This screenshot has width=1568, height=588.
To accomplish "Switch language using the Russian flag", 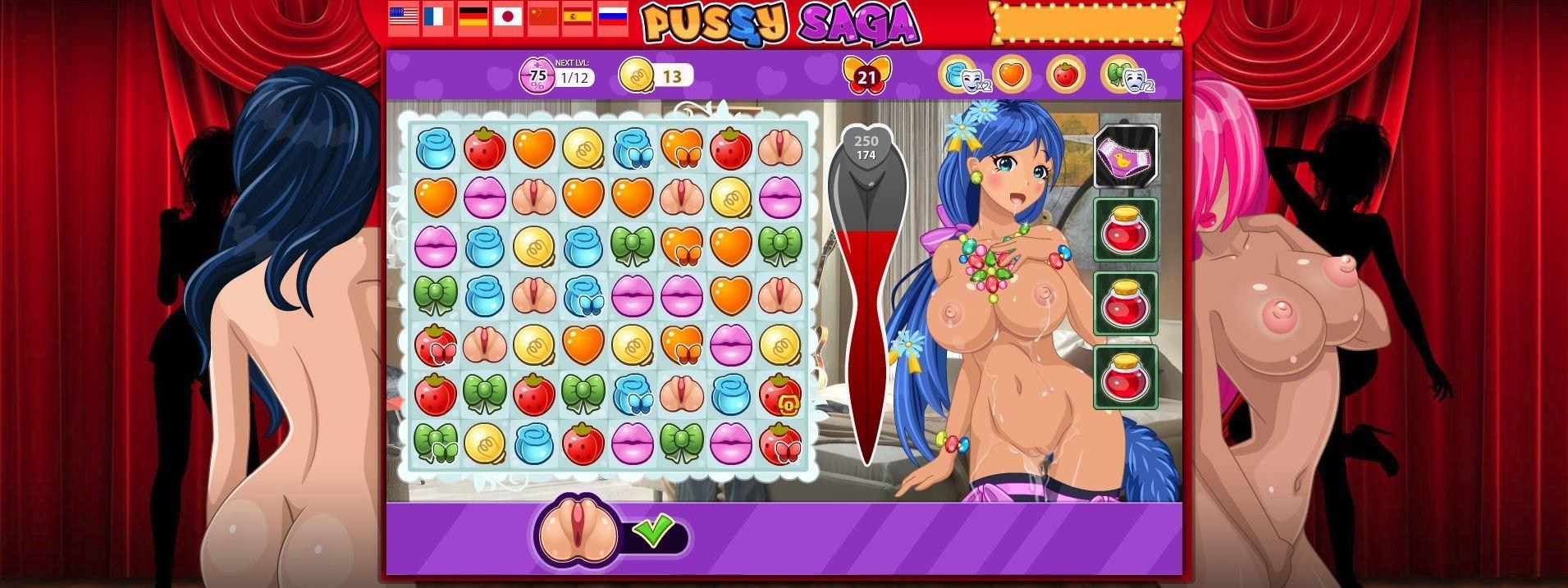I will tap(613, 16).
